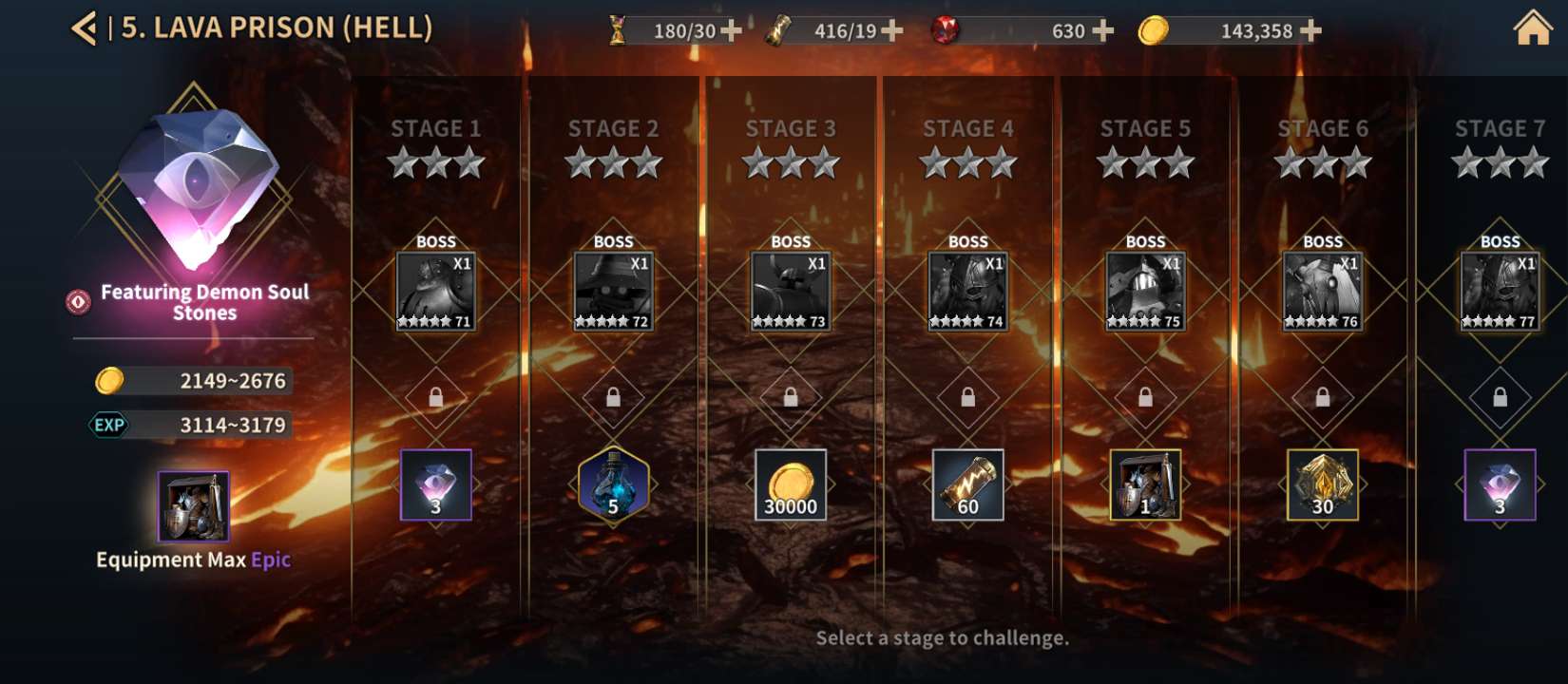Screen dimensions: 1568x684
Task: Add more hourglass stamina
Action: coord(732,31)
